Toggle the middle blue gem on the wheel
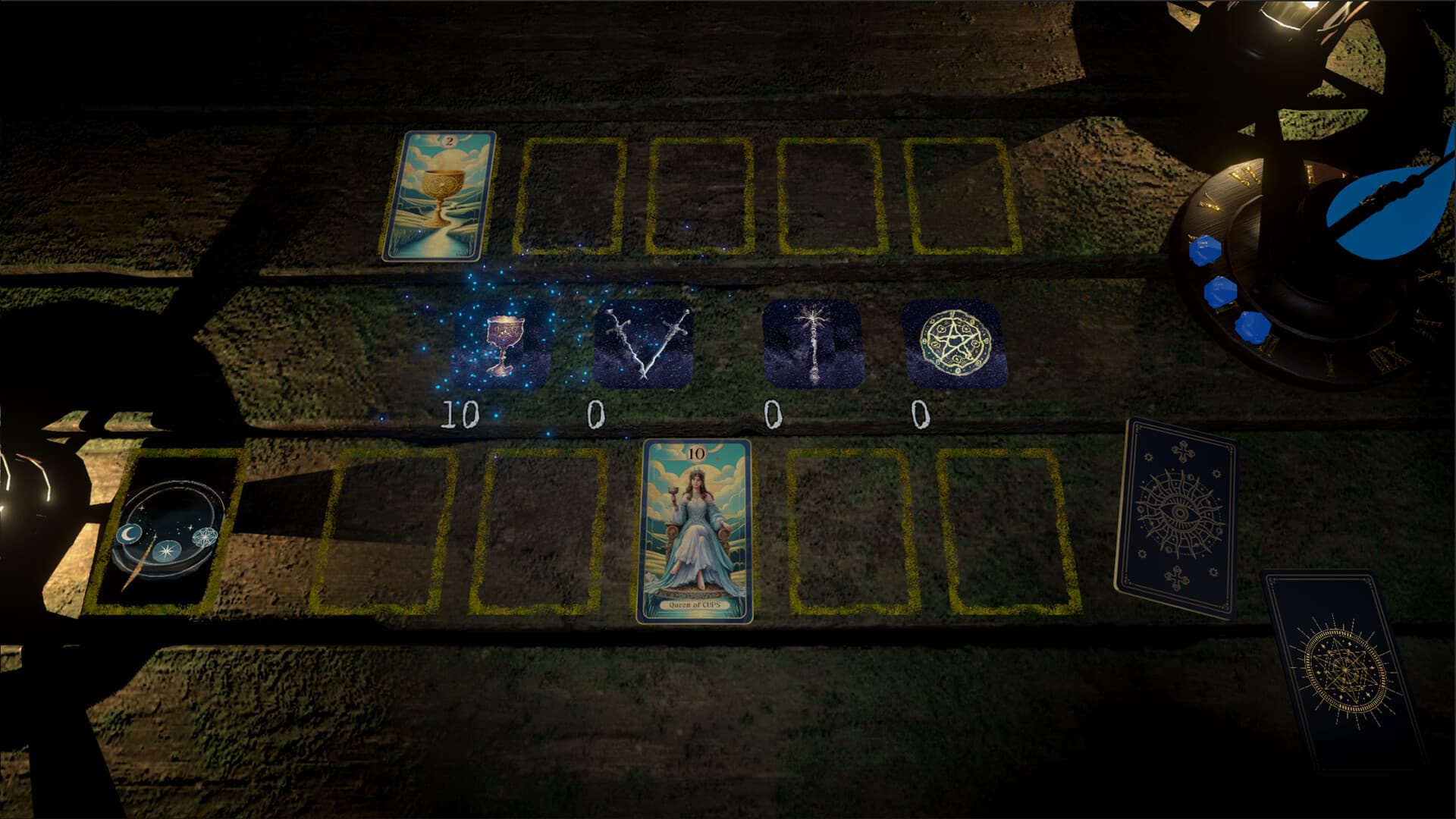Viewport: 1456px width, 819px height. coord(1219,291)
